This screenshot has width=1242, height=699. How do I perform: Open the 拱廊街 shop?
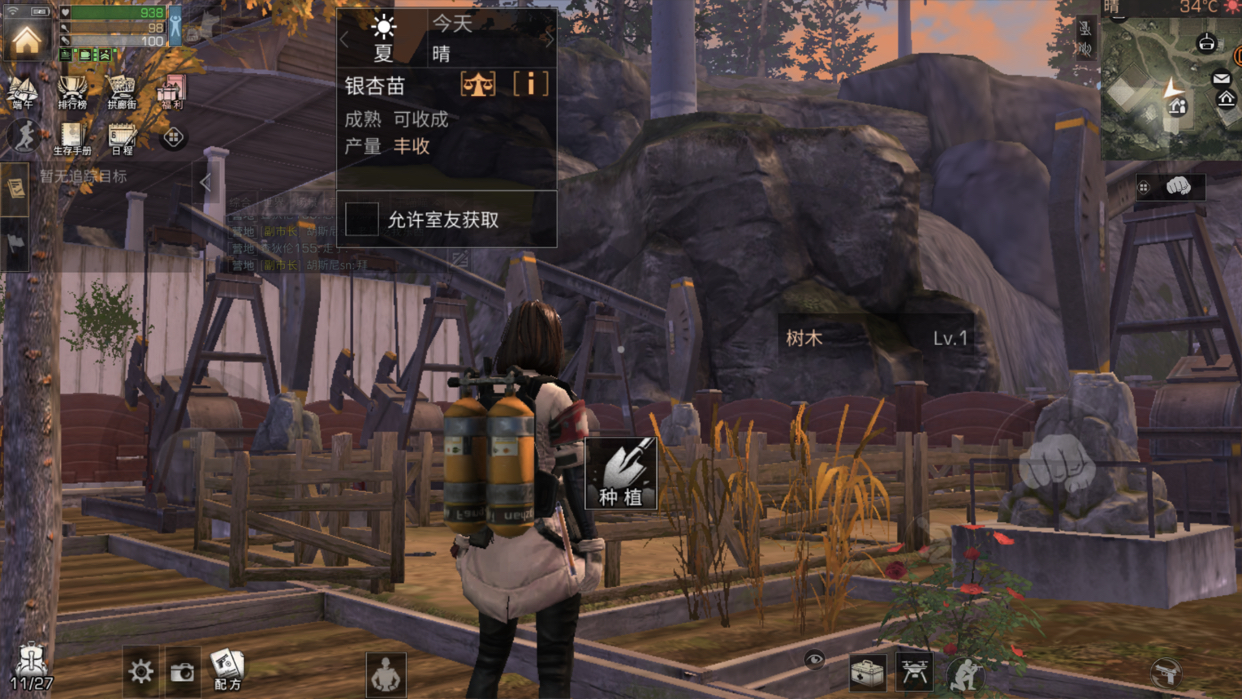[121, 92]
